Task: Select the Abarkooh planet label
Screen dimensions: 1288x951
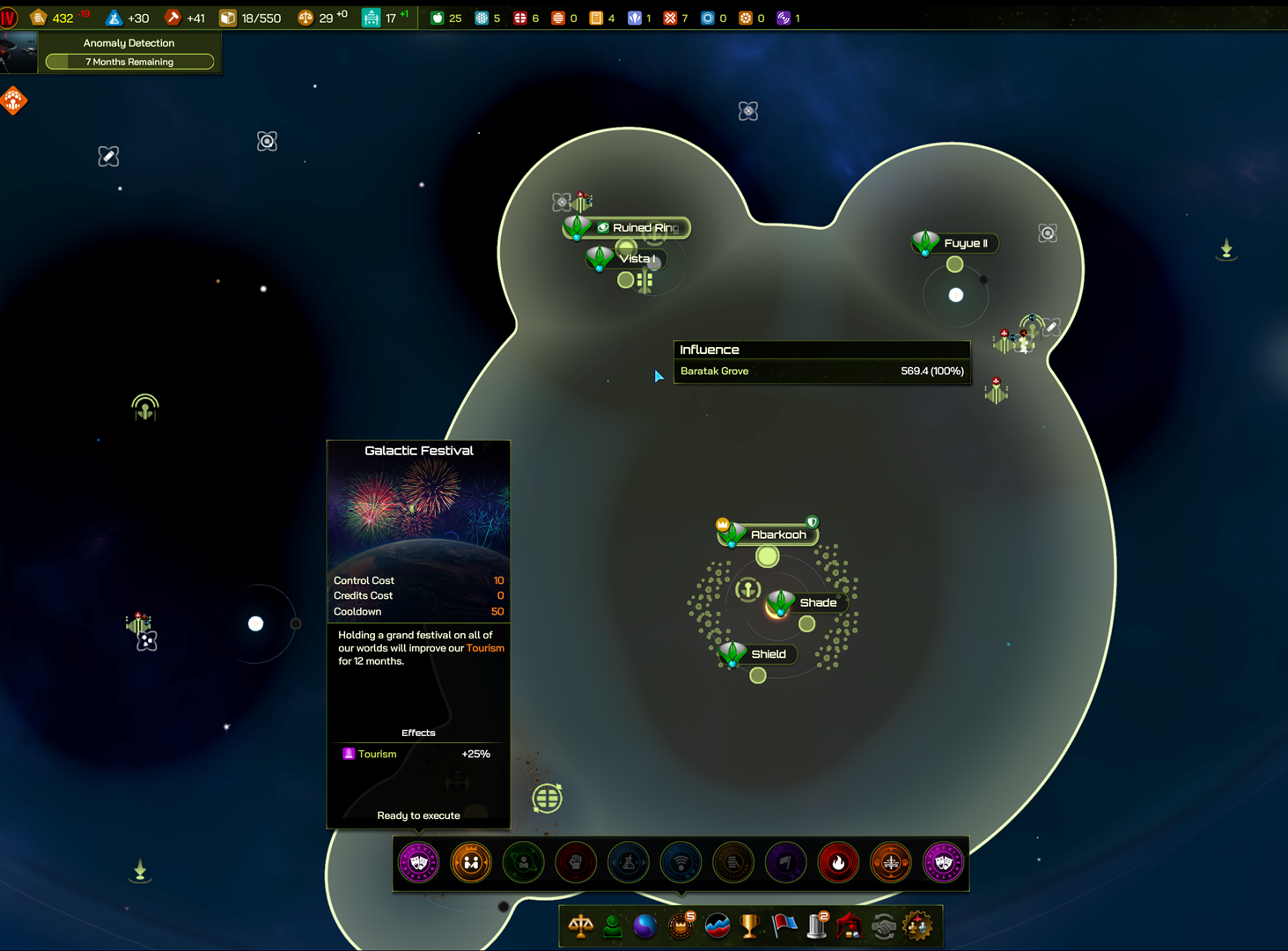Action: click(777, 534)
